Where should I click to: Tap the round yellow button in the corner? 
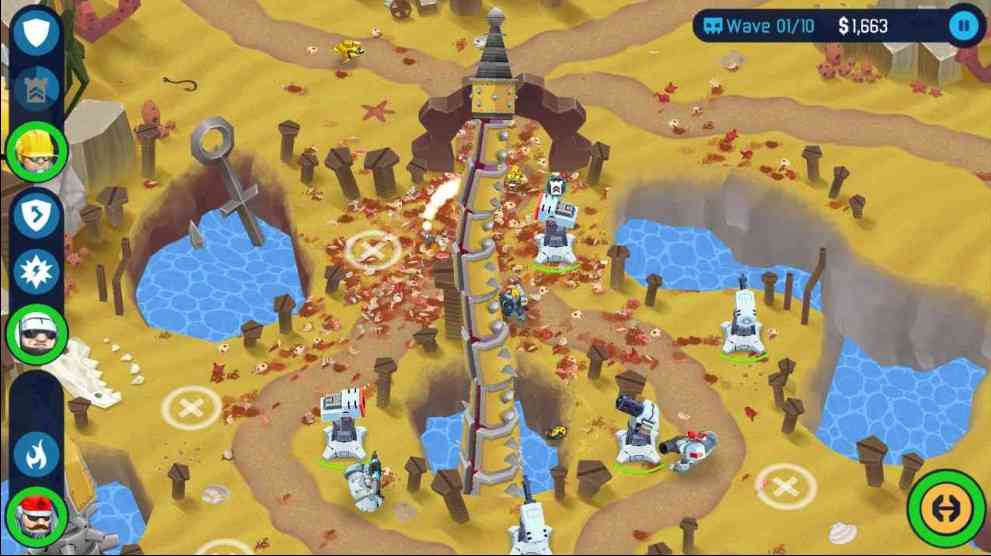(x=945, y=508)
